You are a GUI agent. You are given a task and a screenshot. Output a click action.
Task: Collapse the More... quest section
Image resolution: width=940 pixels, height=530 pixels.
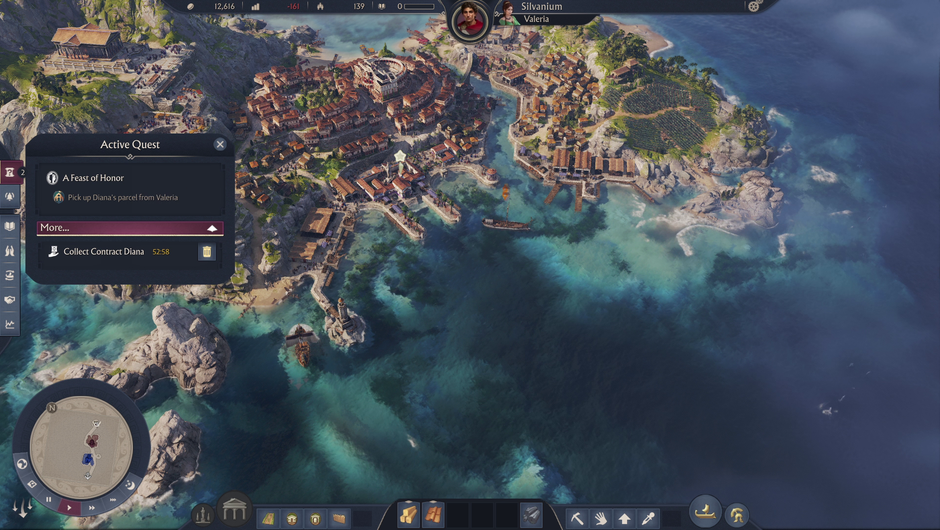pyautogui.click(x=211, y=228)
